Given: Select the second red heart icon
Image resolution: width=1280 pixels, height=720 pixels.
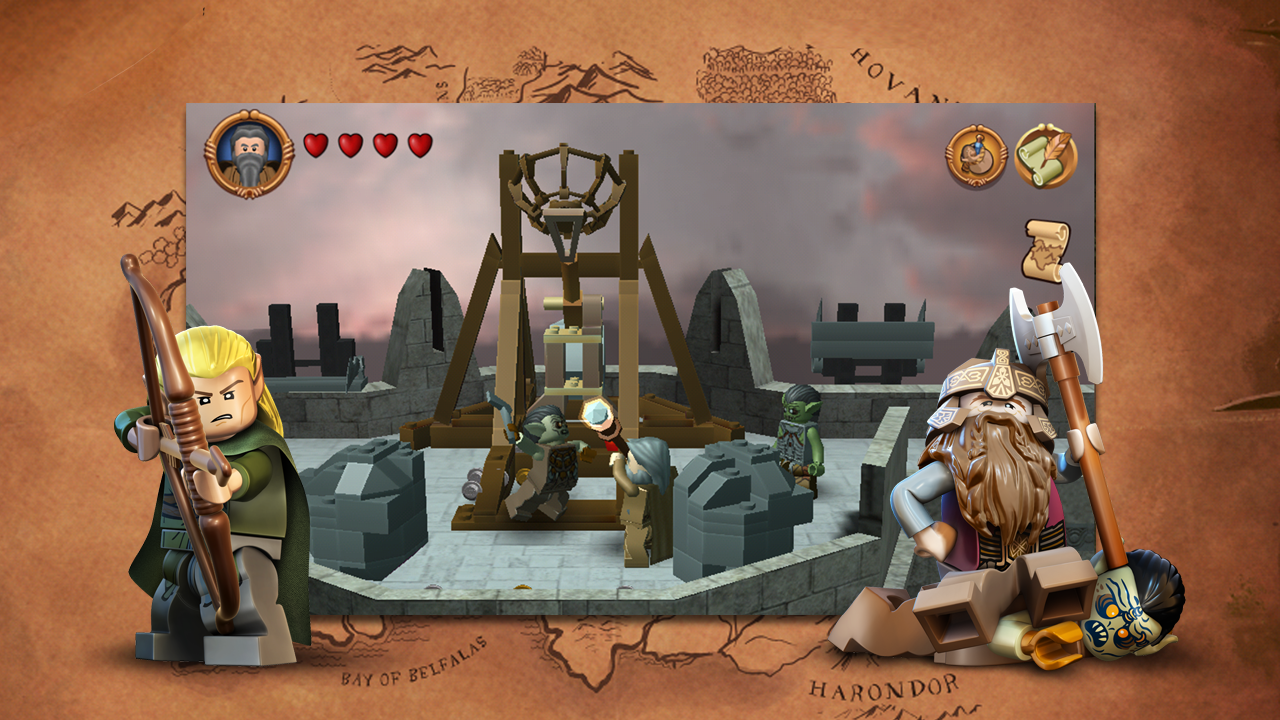Looking at the screenshot, I should coord(352,145).
